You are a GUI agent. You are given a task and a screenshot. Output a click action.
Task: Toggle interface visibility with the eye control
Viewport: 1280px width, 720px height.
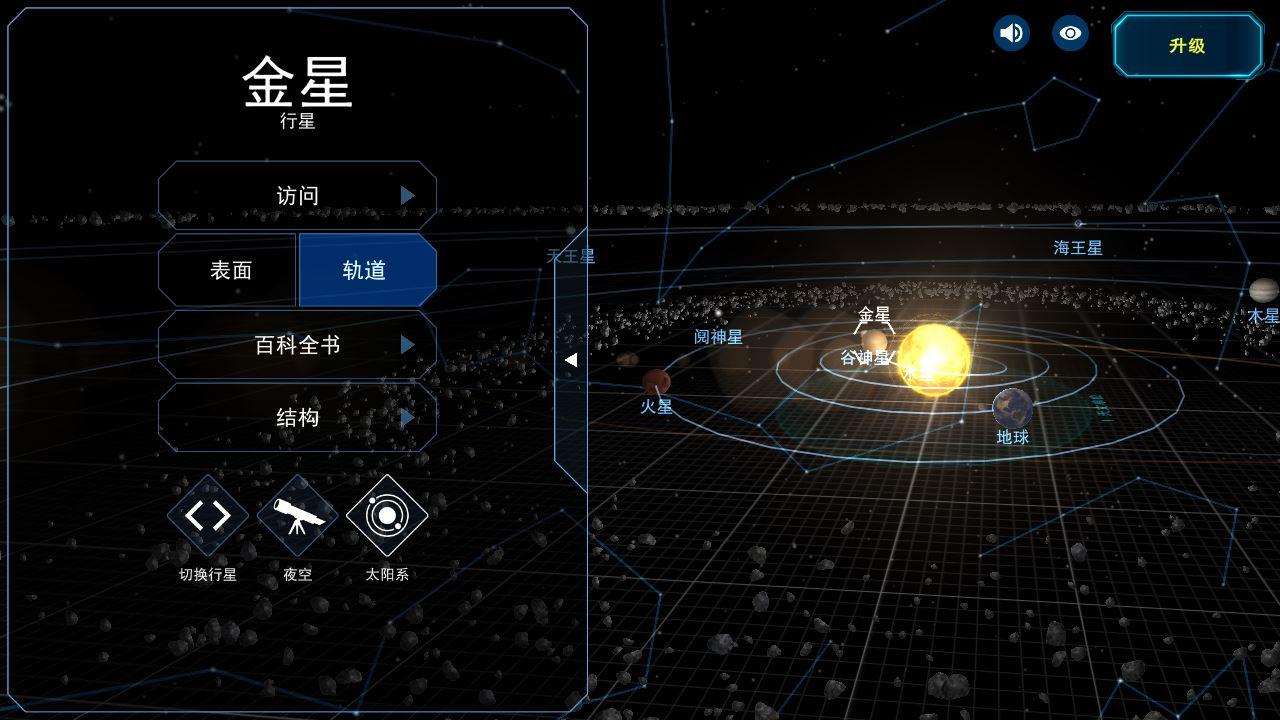pos(1069,33)
